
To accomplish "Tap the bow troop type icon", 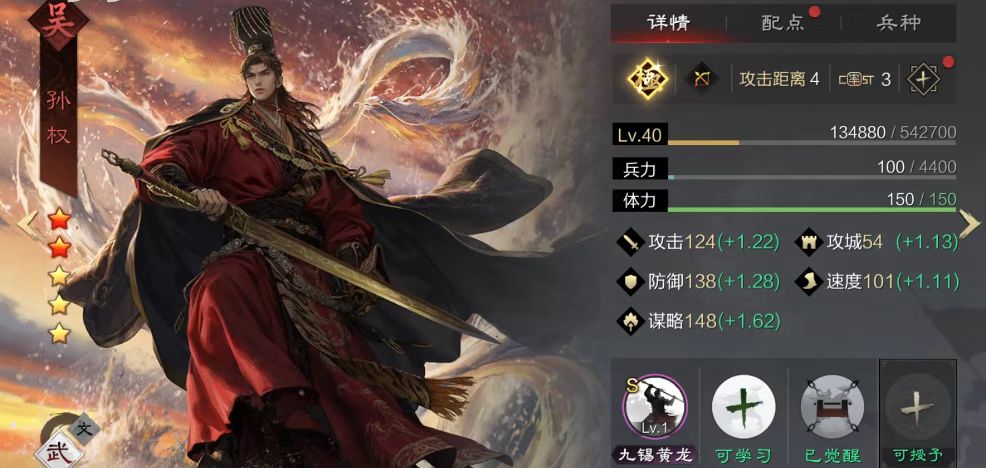I will [x=701, y=78].
